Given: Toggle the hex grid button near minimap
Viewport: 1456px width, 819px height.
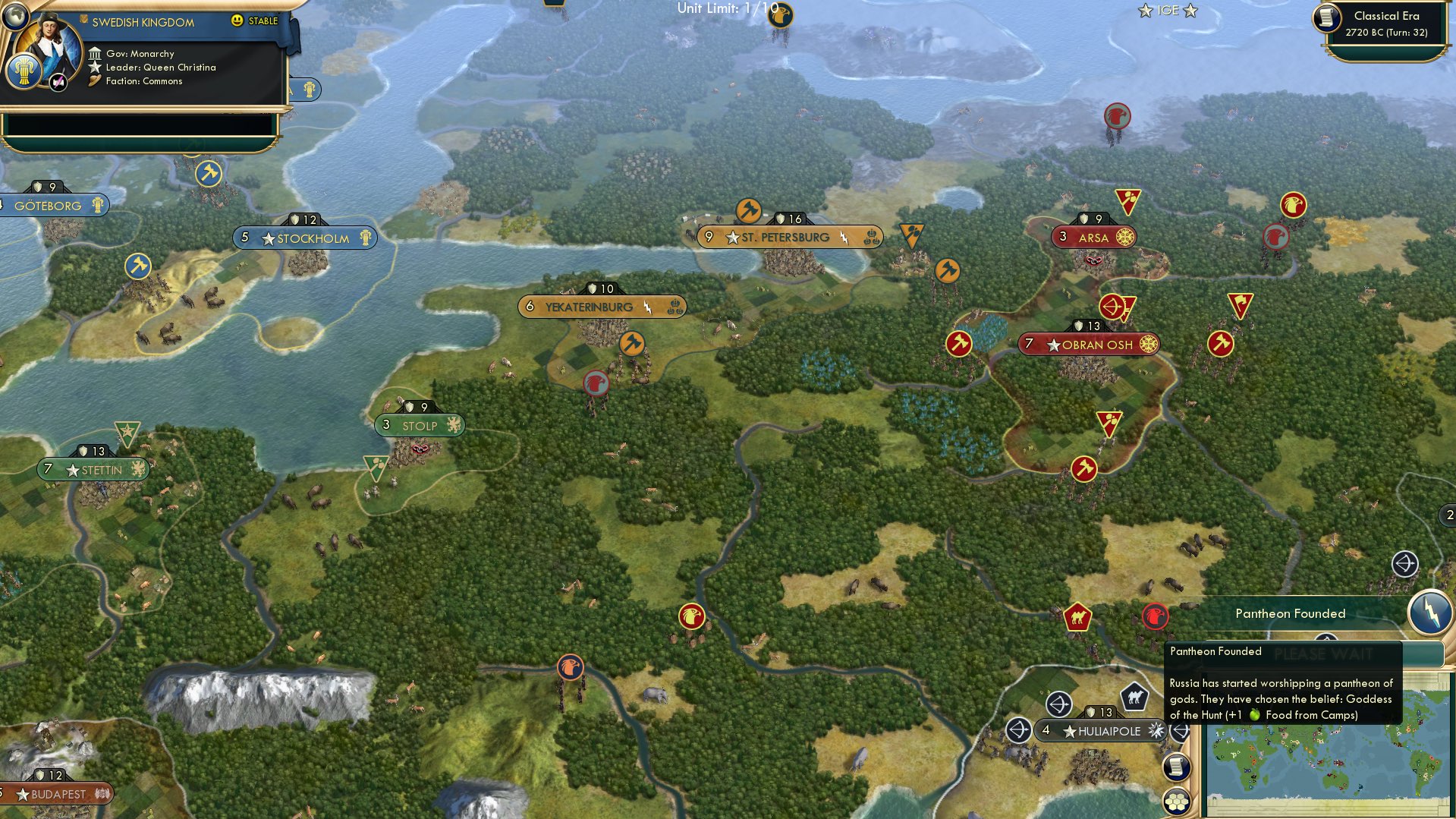Looking at the screenshot, I should 1176,801.
